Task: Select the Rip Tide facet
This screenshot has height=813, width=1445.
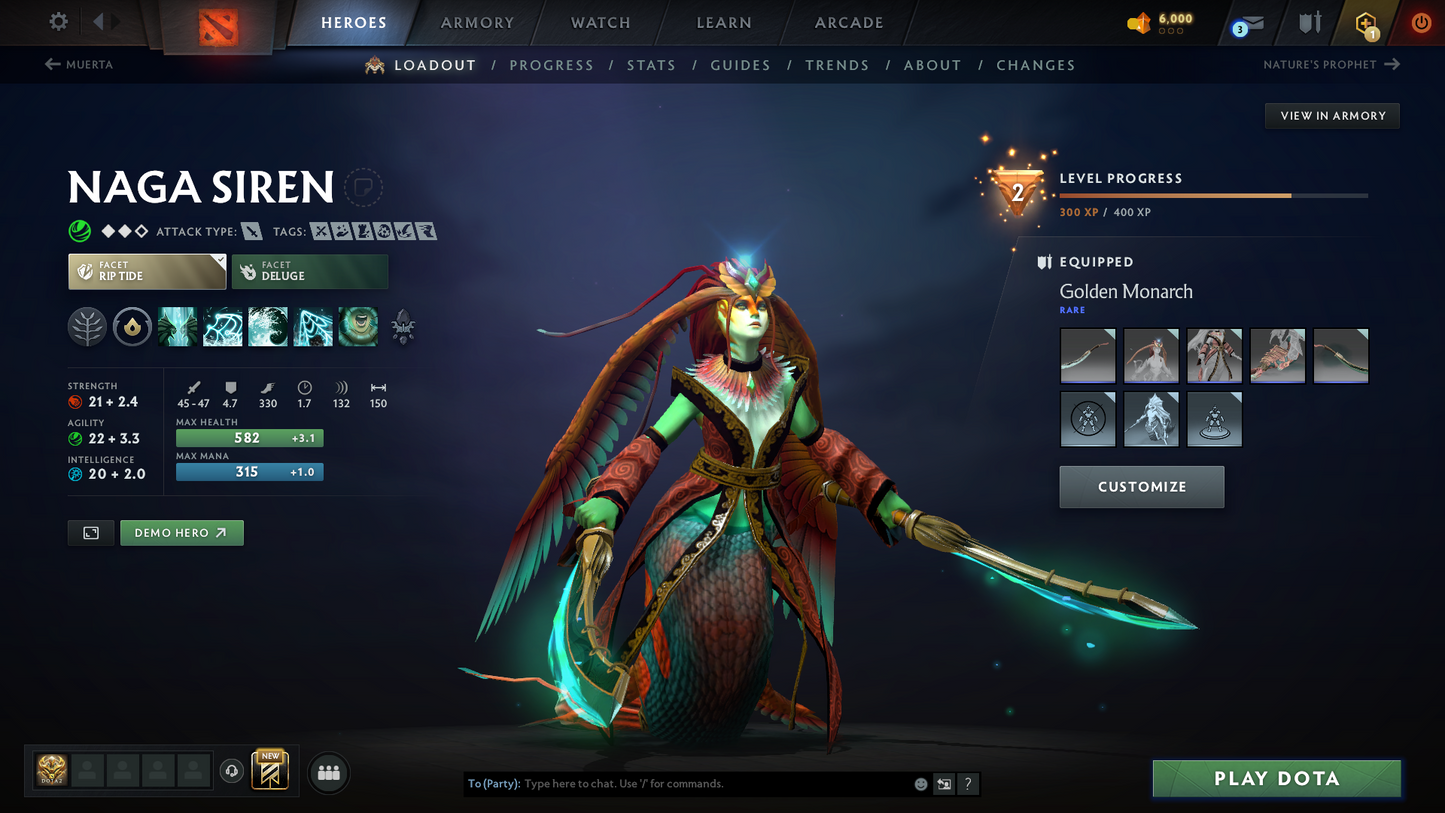Action: click(147, 271)
